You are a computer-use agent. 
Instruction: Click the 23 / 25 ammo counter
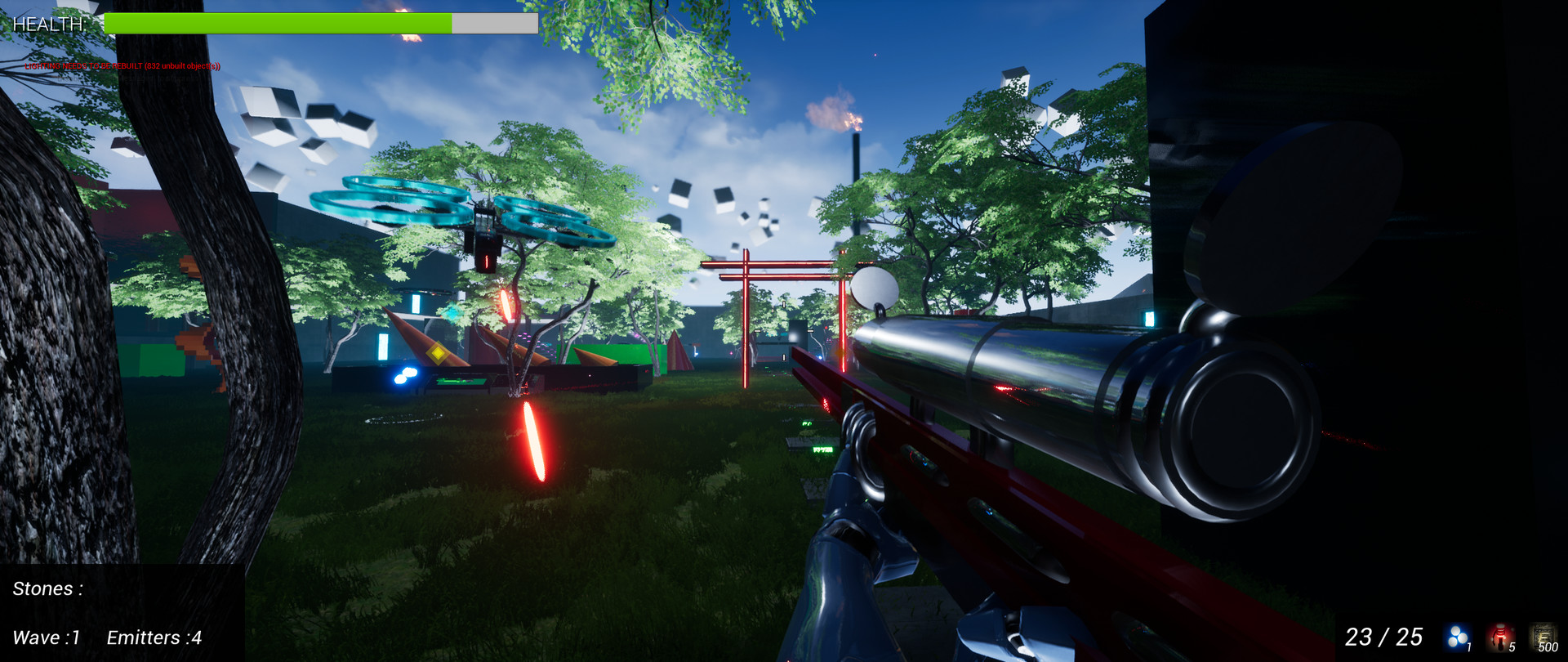pos(1384,636)
